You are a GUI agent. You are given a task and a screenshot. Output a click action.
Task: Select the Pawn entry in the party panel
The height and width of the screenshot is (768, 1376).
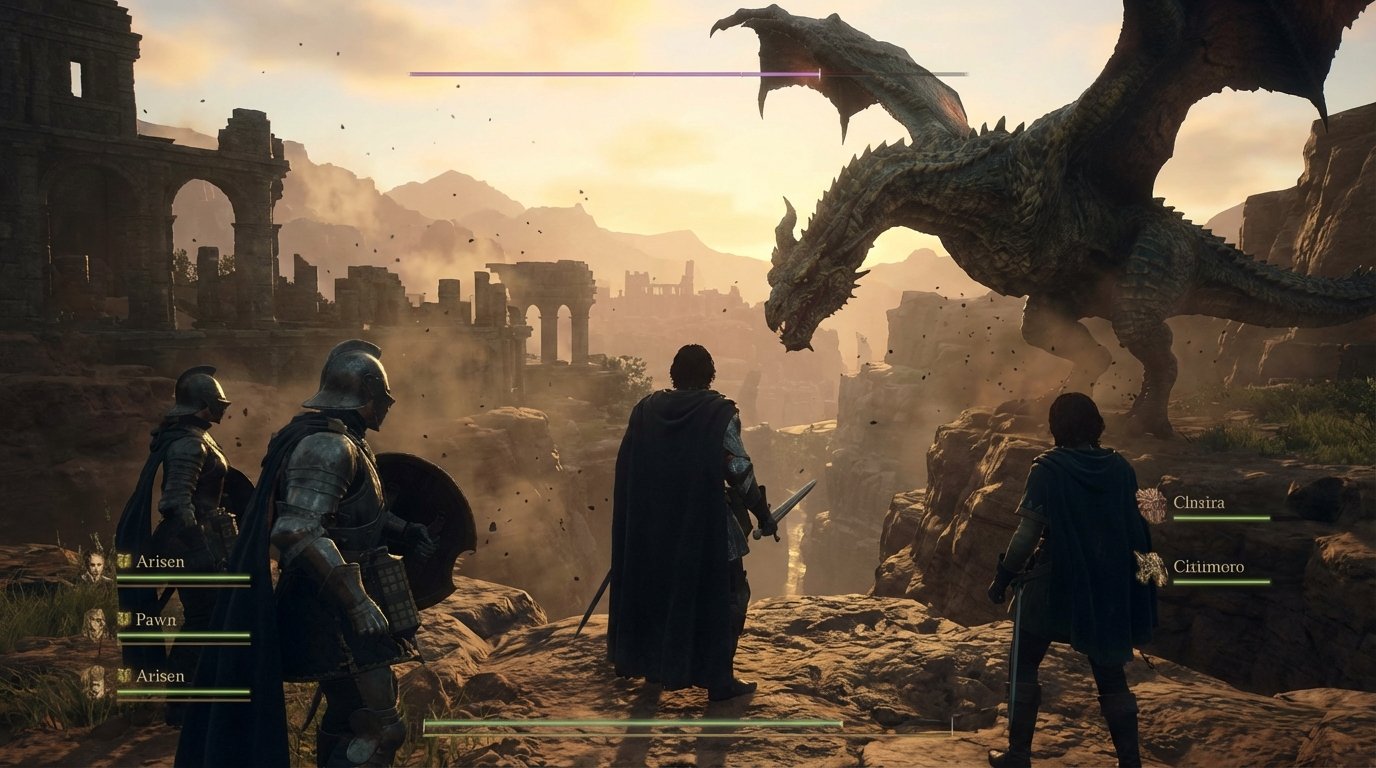coord(155,620)
